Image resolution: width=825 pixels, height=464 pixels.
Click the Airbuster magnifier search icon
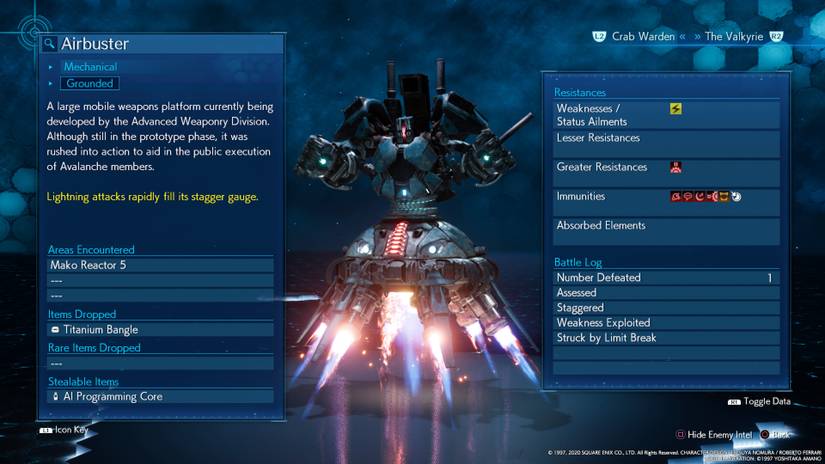pos(49,44)
